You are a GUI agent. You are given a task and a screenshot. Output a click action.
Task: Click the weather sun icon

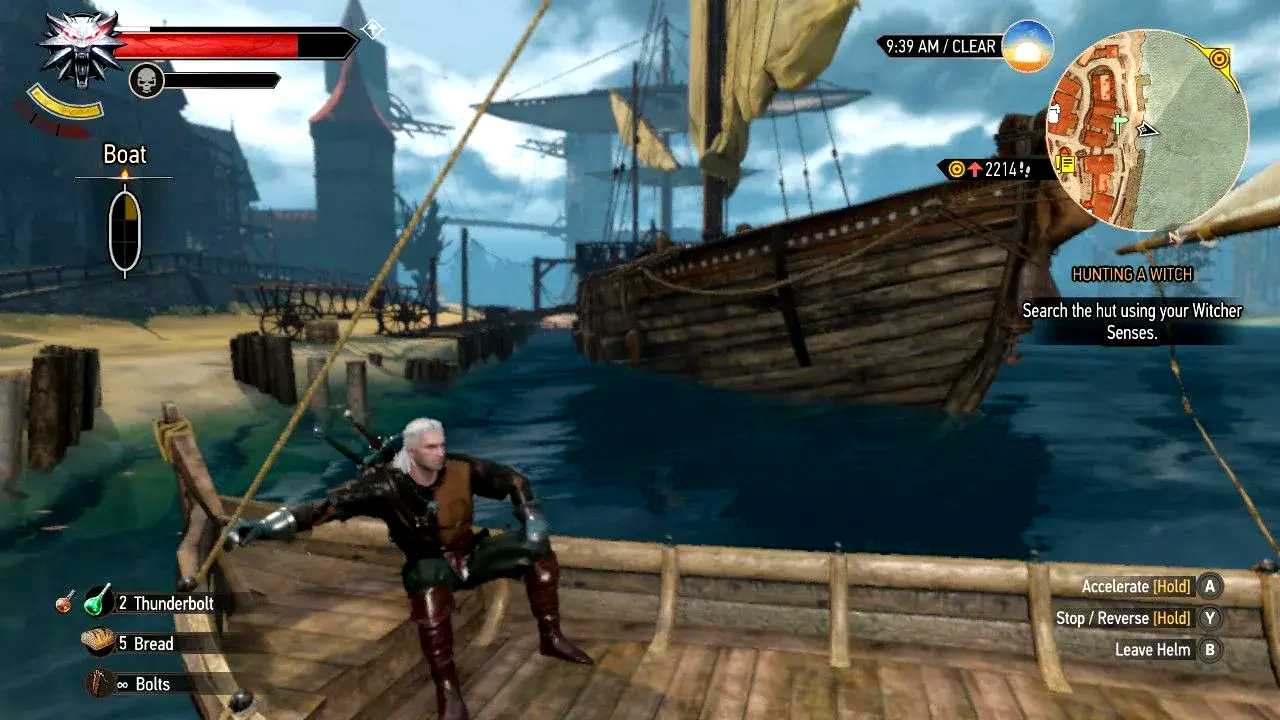pos(1027,46)
